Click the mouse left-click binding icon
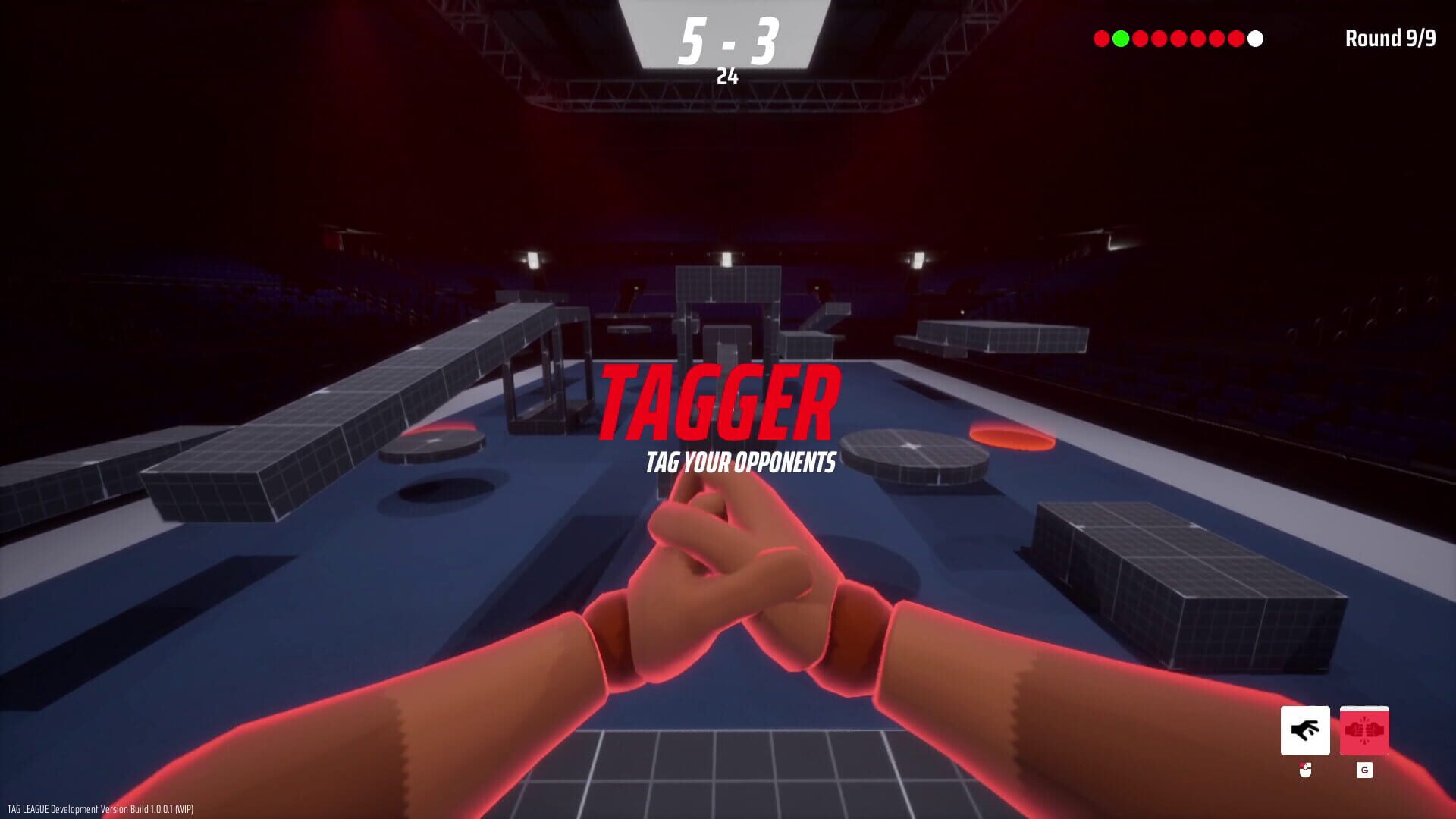Image resolution: width=1456 pixels, height=819 pixels. click(x=1305, y=770)
